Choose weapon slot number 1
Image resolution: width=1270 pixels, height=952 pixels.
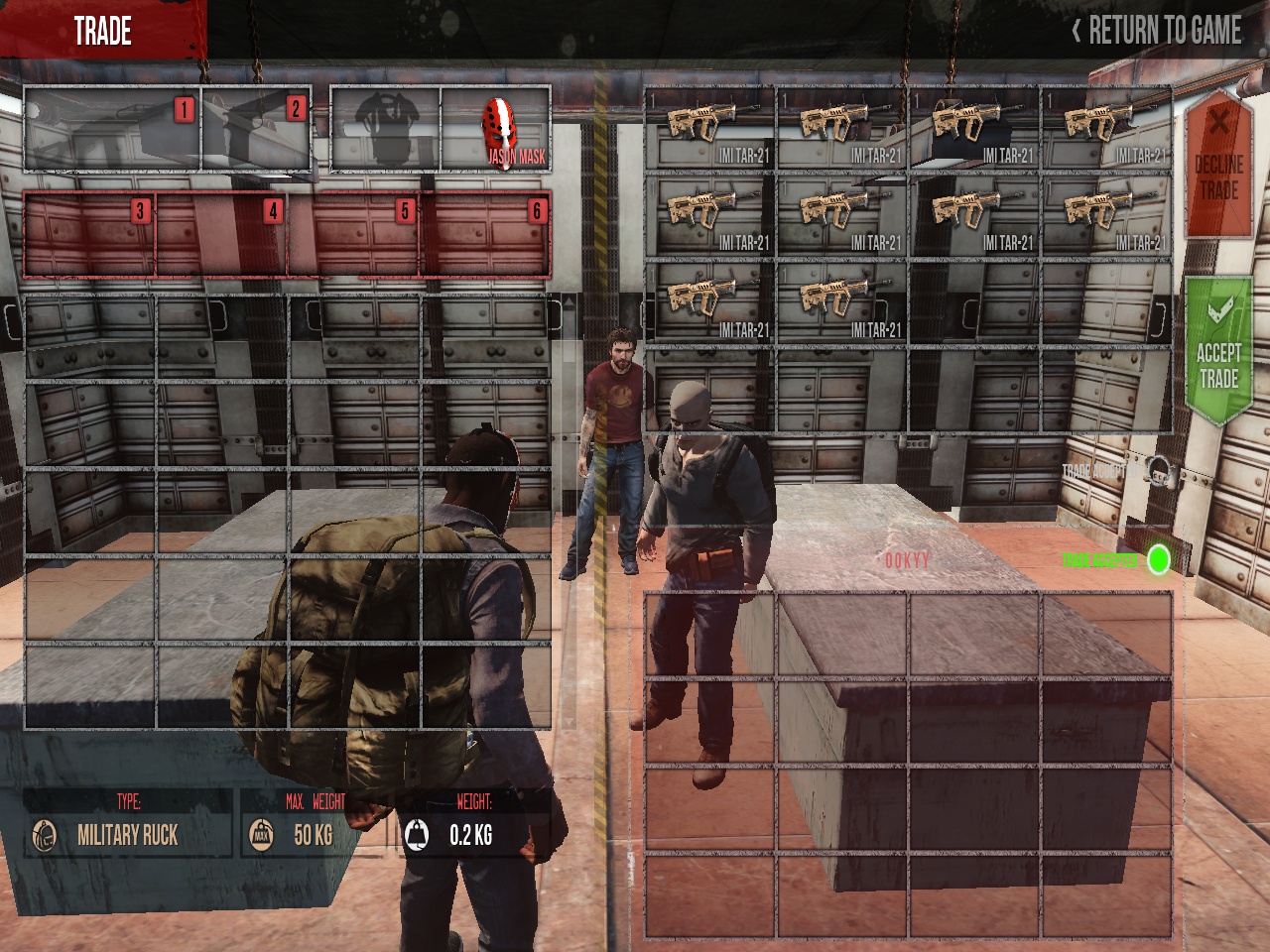pyautogui.click(x=112, y=130)
